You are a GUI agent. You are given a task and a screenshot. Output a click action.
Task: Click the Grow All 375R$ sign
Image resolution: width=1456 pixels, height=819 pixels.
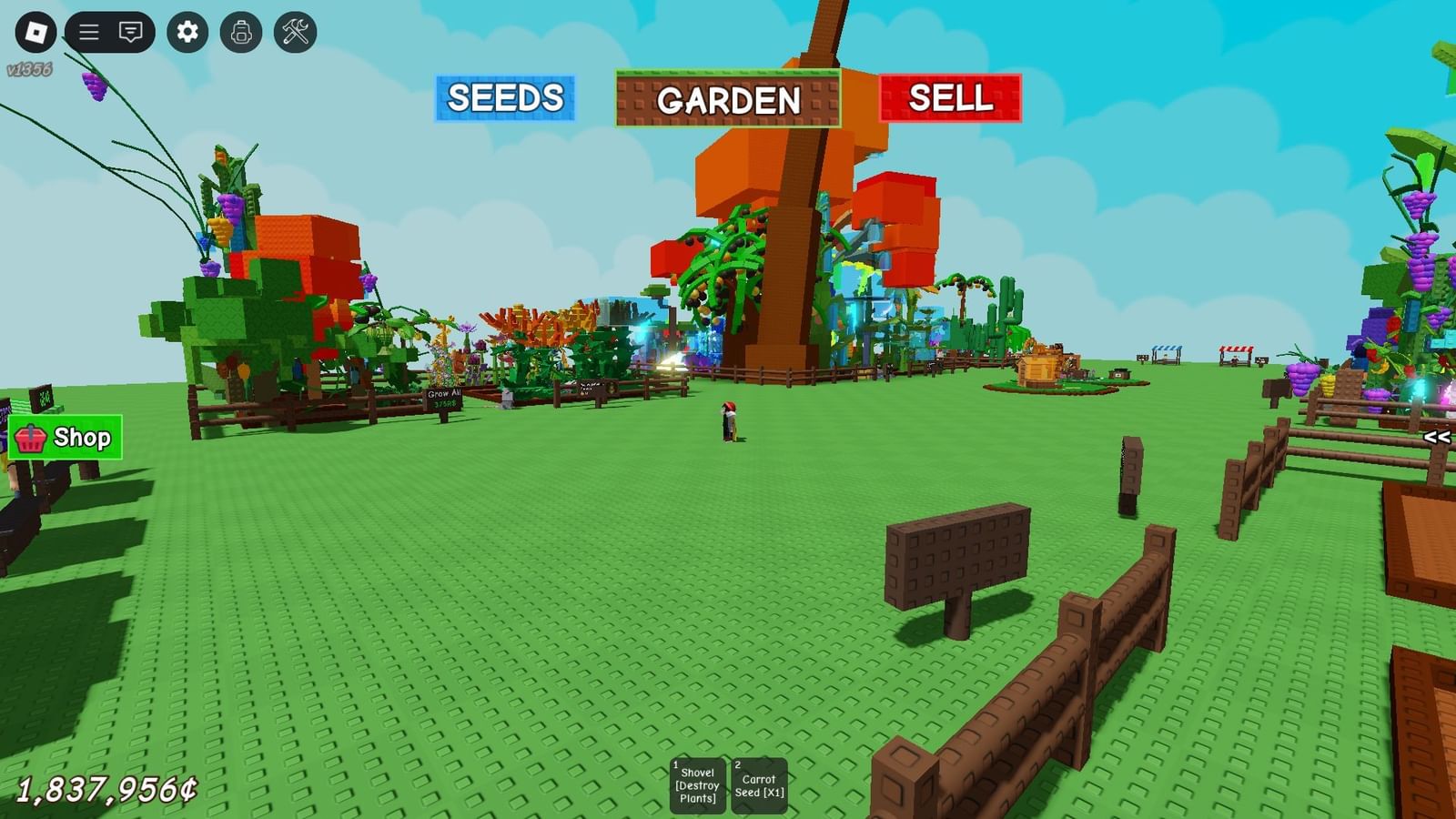[x=444, y=398]
